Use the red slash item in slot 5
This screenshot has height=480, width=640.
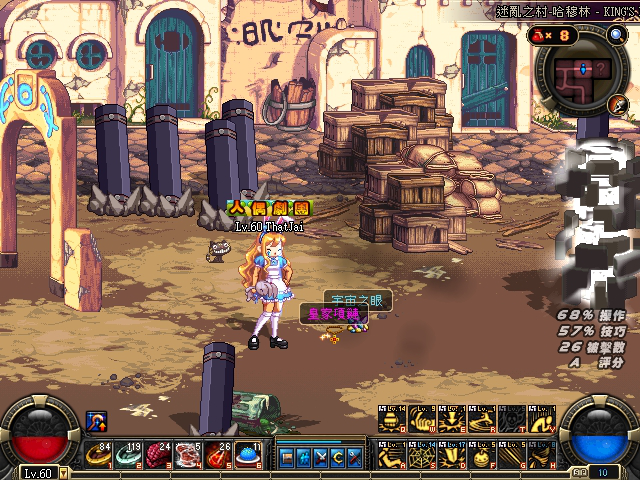[218, 455]
